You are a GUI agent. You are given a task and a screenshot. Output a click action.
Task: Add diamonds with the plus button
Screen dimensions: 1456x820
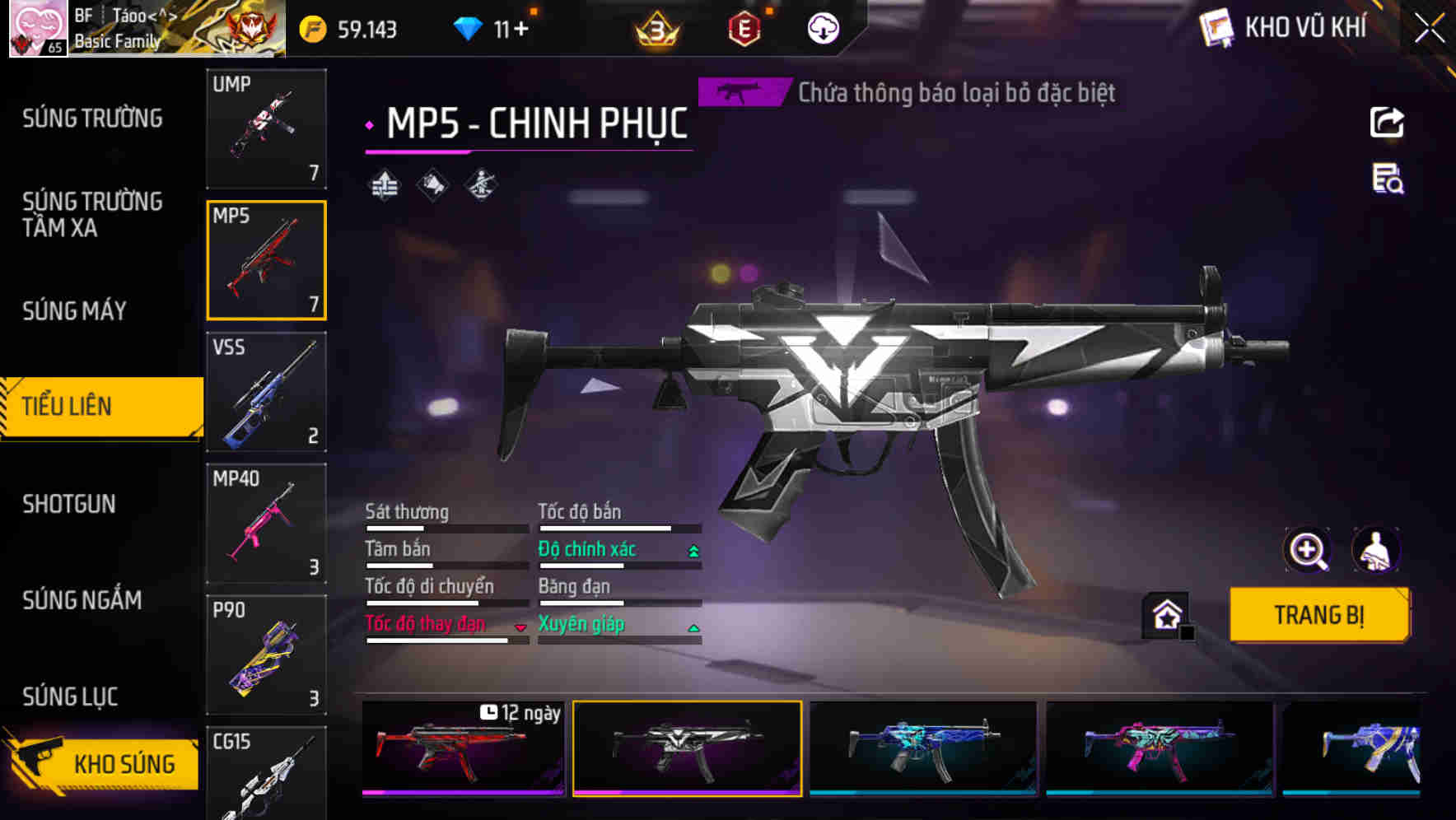click(521, 30)
